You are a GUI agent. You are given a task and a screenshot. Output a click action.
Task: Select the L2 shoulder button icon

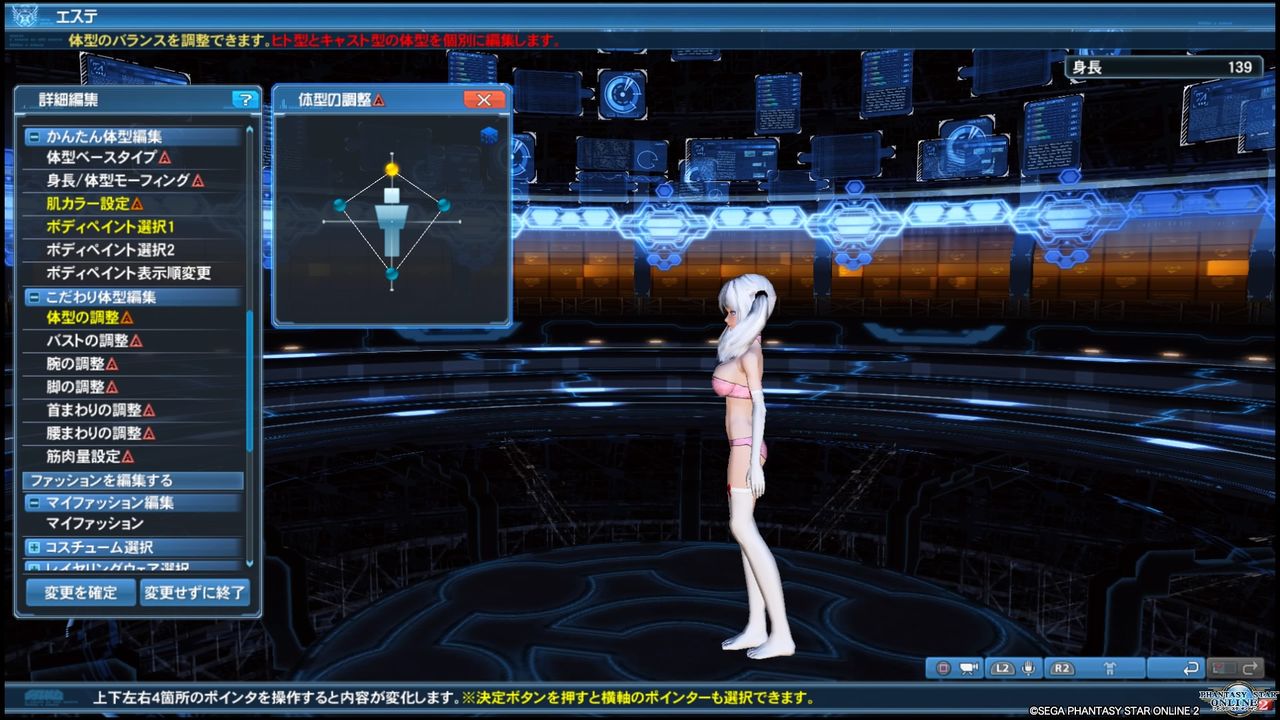1002,667
